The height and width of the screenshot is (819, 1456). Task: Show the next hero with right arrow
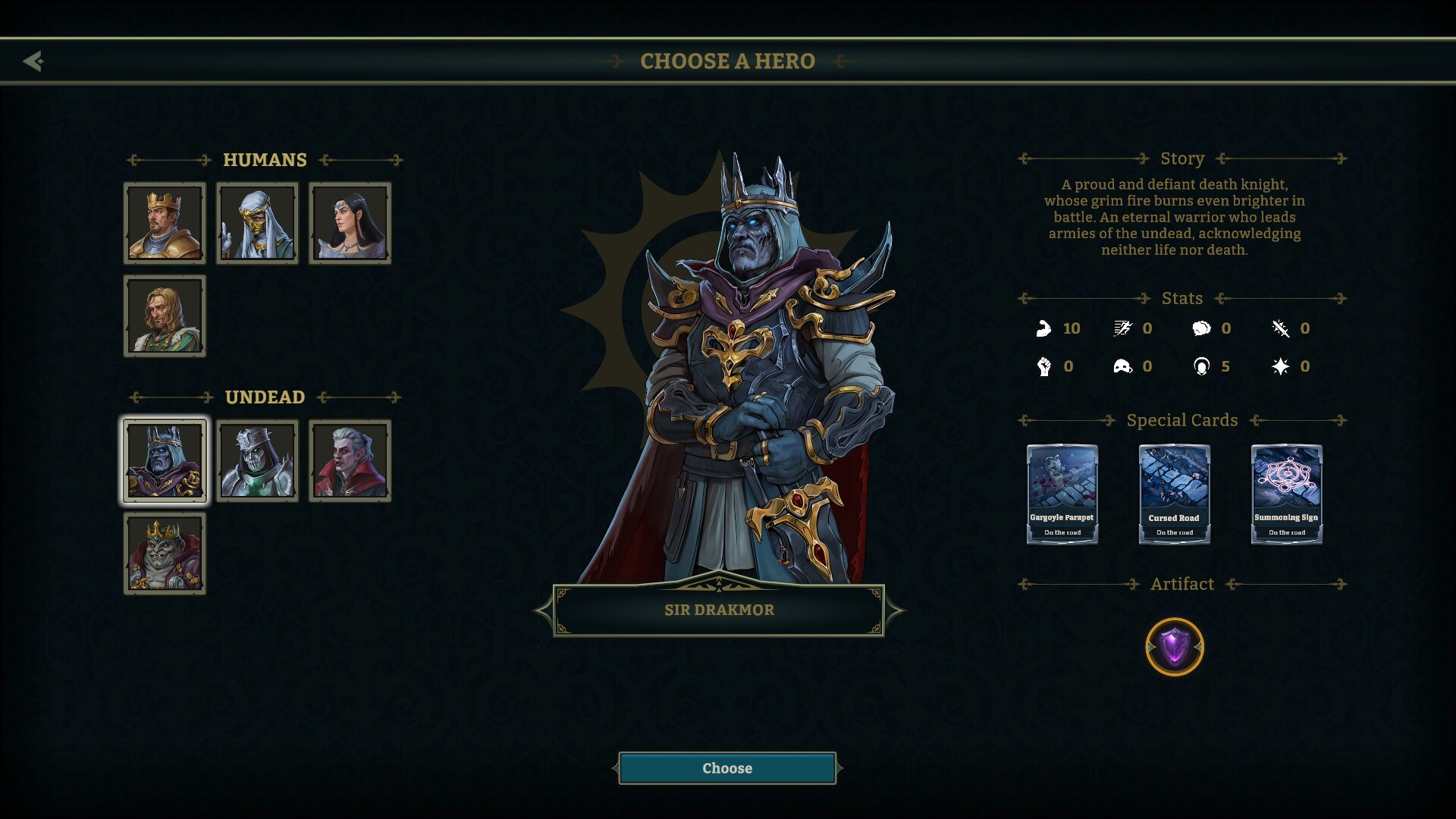pyautogui.click(x=895, y=610)
